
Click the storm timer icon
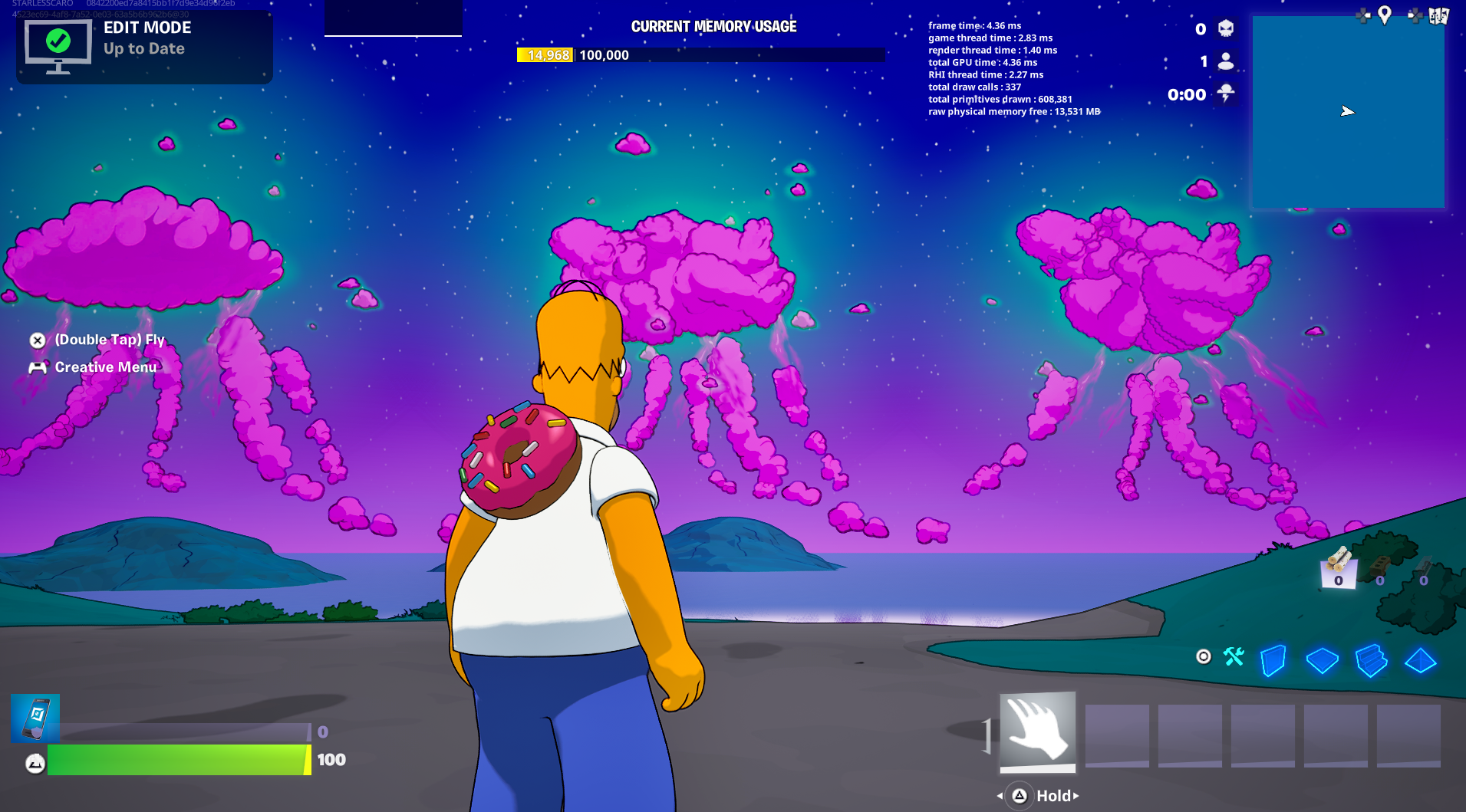1225,94
